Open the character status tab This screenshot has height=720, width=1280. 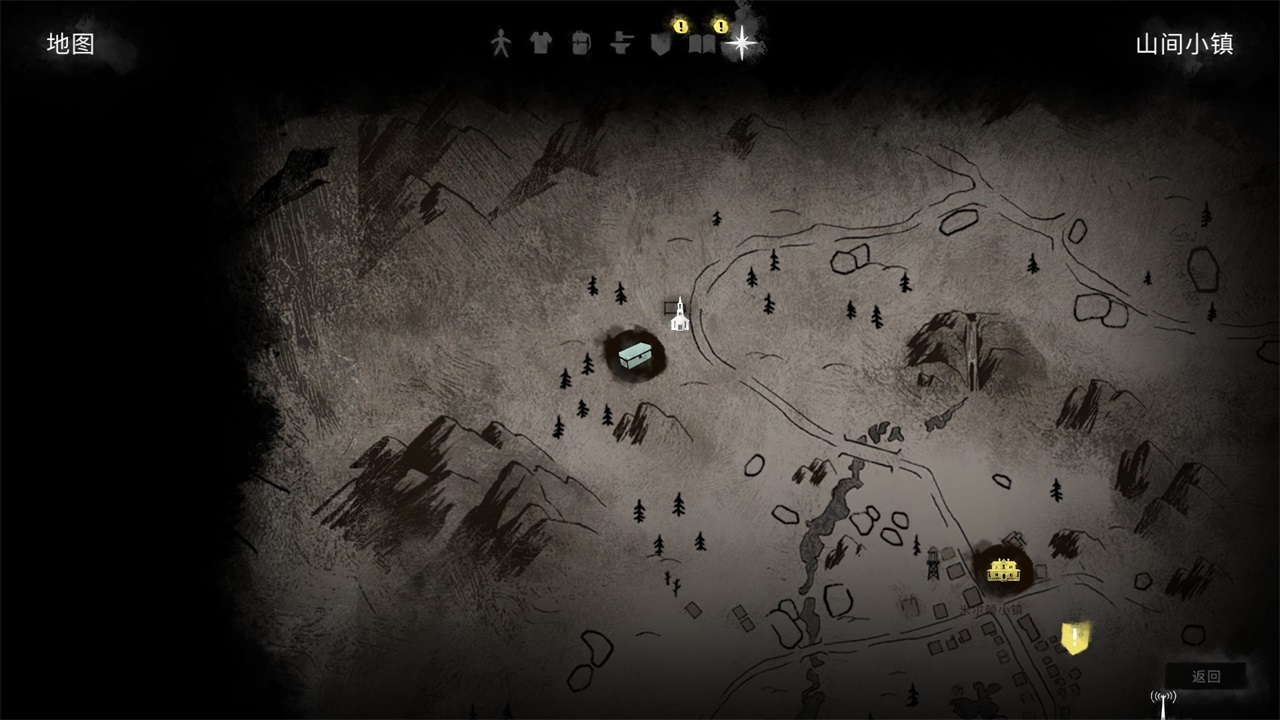pyautogui.click(x=500, y=43)
